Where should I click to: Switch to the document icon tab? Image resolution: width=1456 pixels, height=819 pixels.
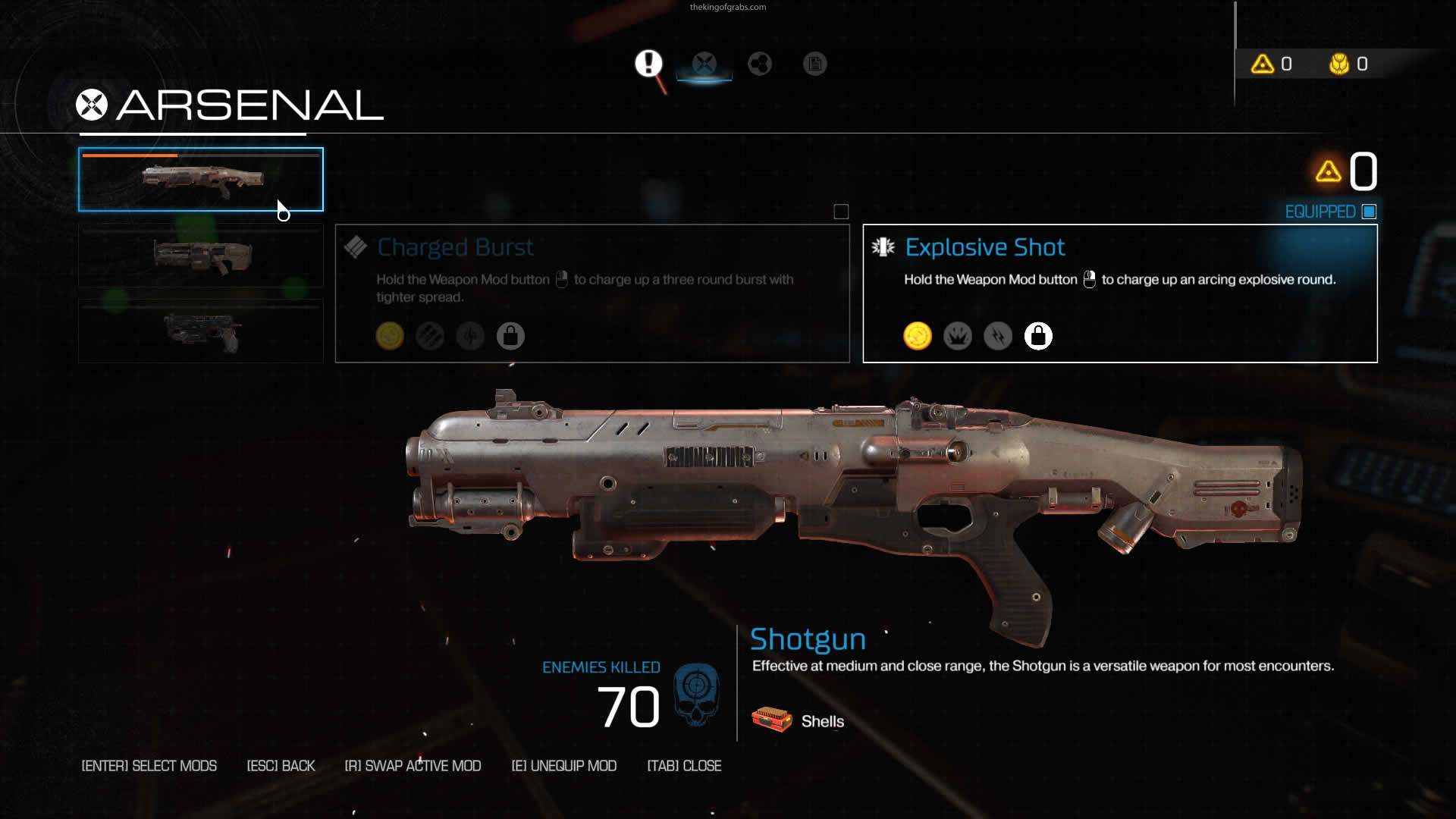click(815, 64)
